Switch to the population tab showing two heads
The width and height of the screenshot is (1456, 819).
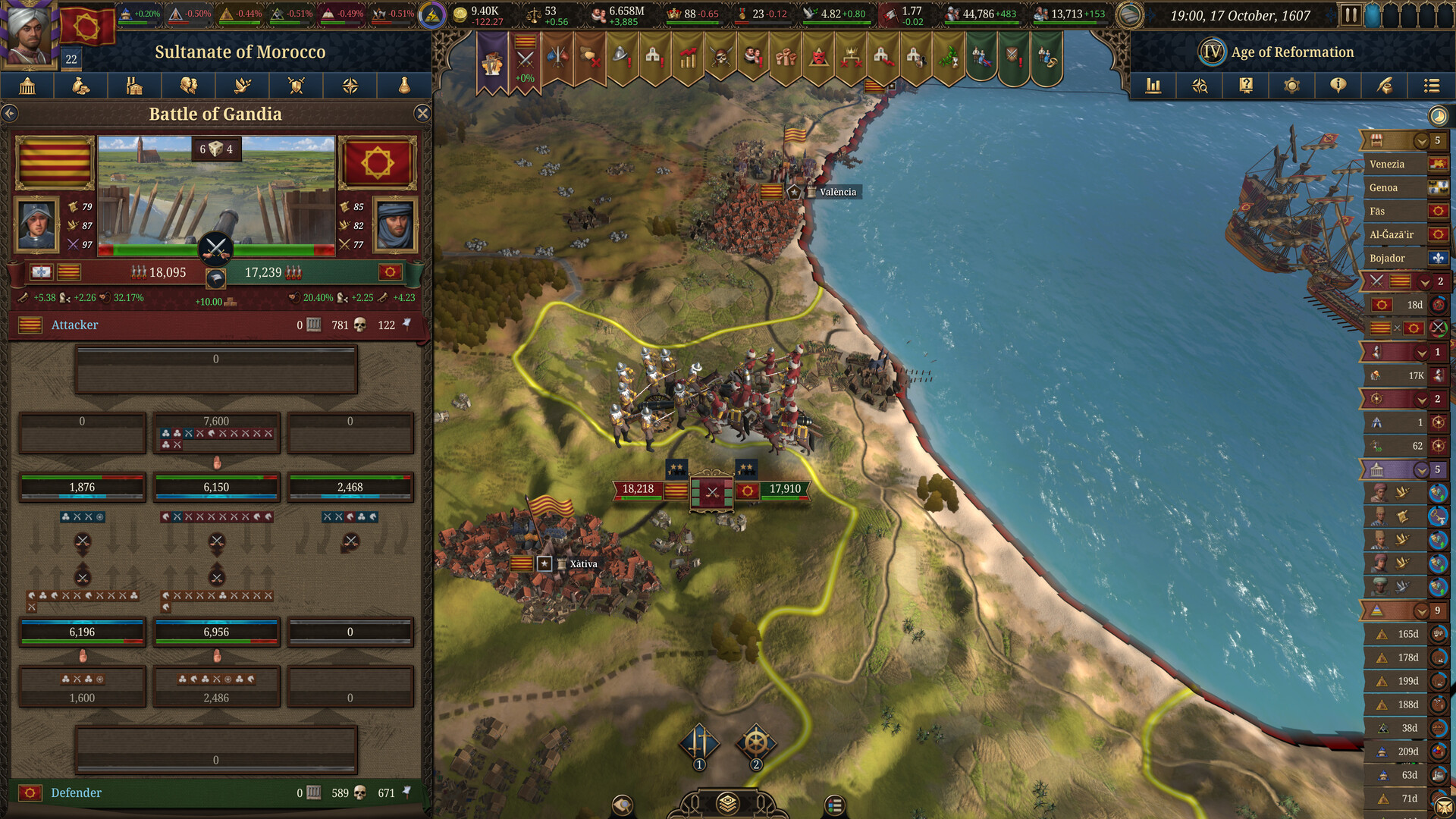coord(188,86)
